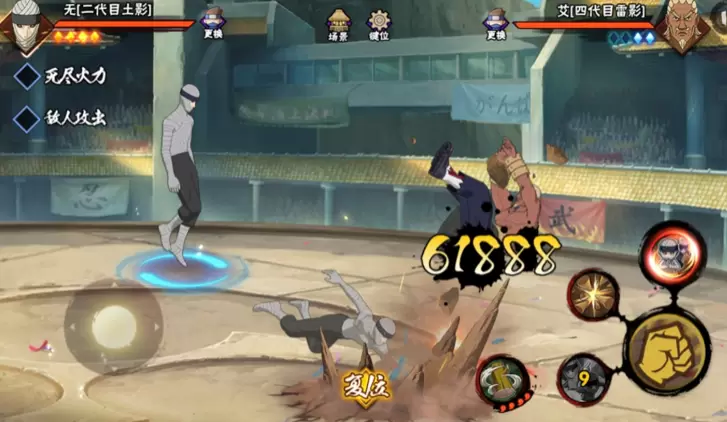Viewport: 727px width, 422px height.
Task: Tap the virtual movement joystick
Action: [113, 326]
